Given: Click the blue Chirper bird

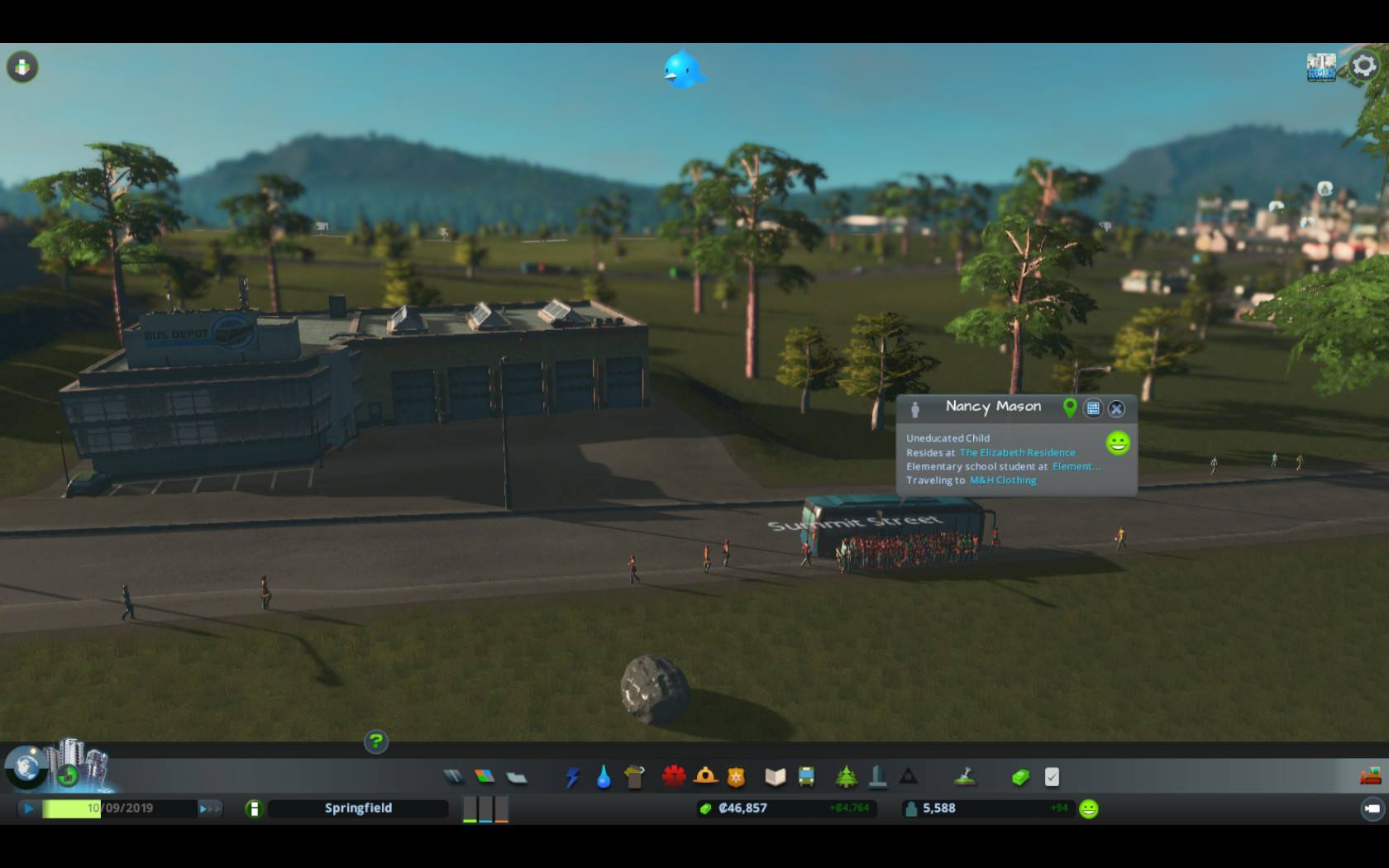Looking at the screenshot, I should 683,70.
